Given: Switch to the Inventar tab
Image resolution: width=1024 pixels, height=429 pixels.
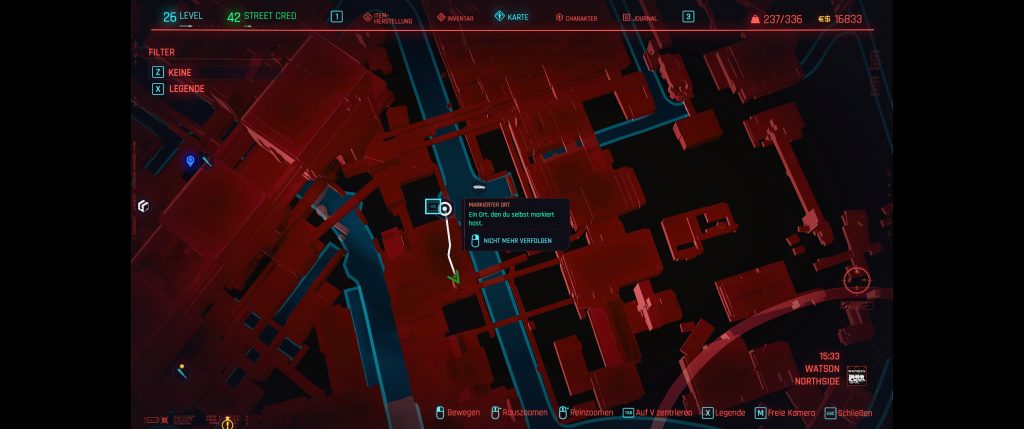Looking at the screenshot, I should pyautogui.click(x=455, y=17).
